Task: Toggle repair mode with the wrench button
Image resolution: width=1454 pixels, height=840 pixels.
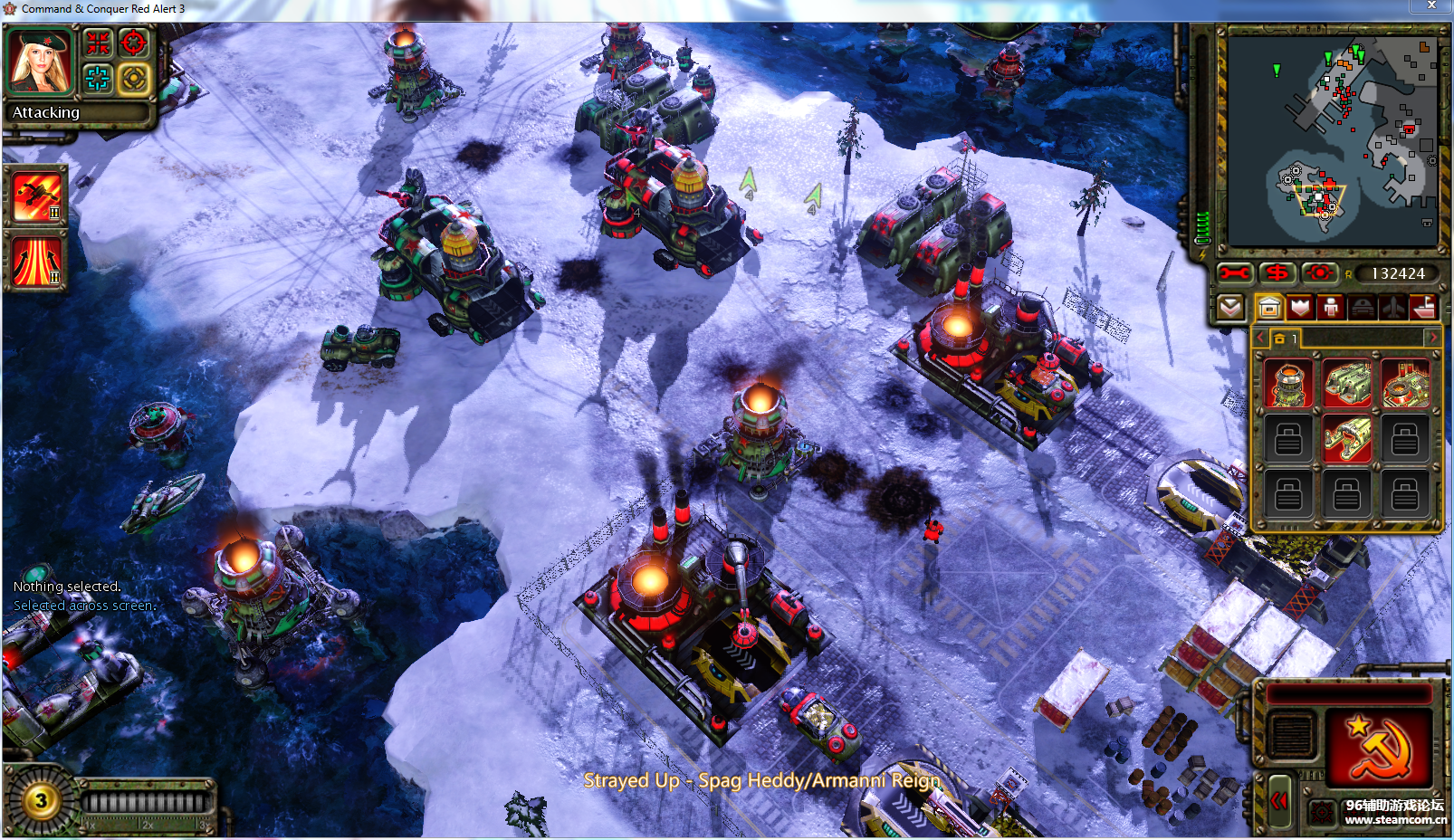Action: [1233, 272]
